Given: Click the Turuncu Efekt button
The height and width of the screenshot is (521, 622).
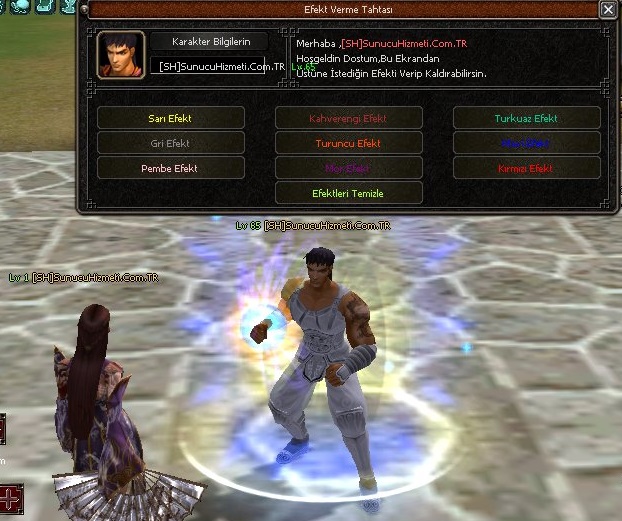Looking at the screenshot, I should [349, 143].
